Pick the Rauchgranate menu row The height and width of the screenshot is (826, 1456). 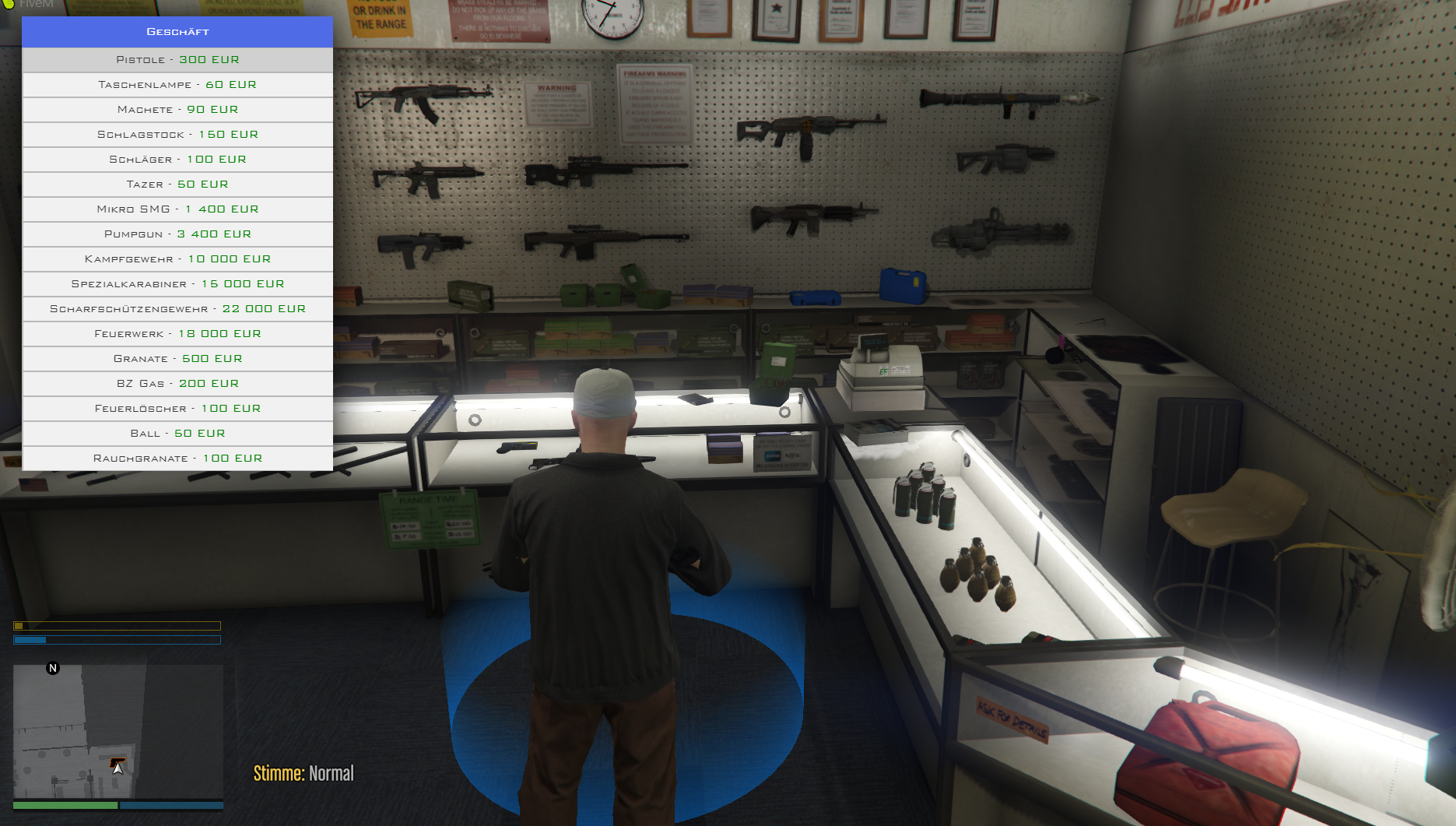pos(177,459)
